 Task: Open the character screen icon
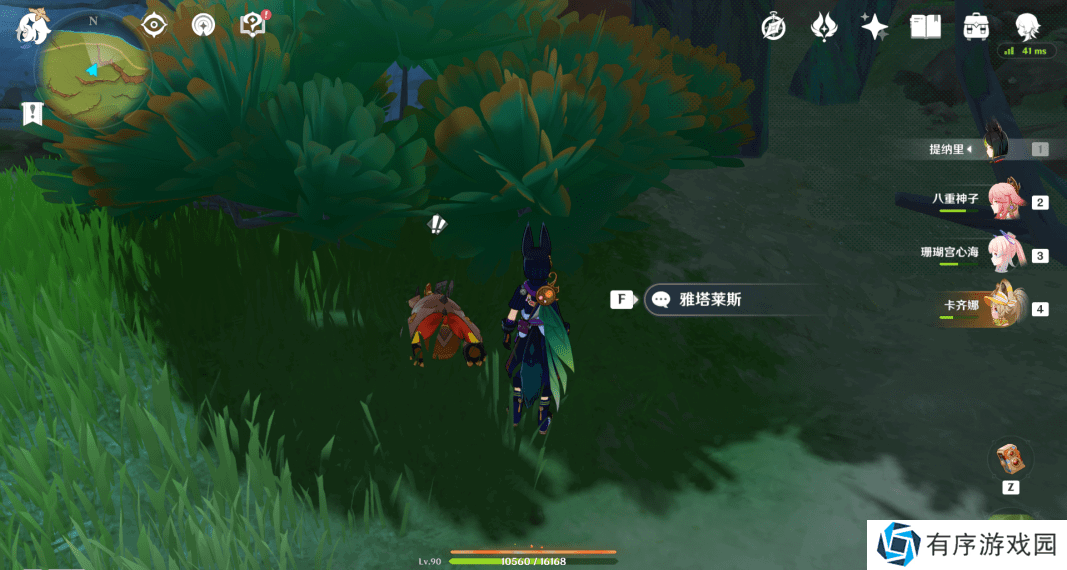(1027, 27)
